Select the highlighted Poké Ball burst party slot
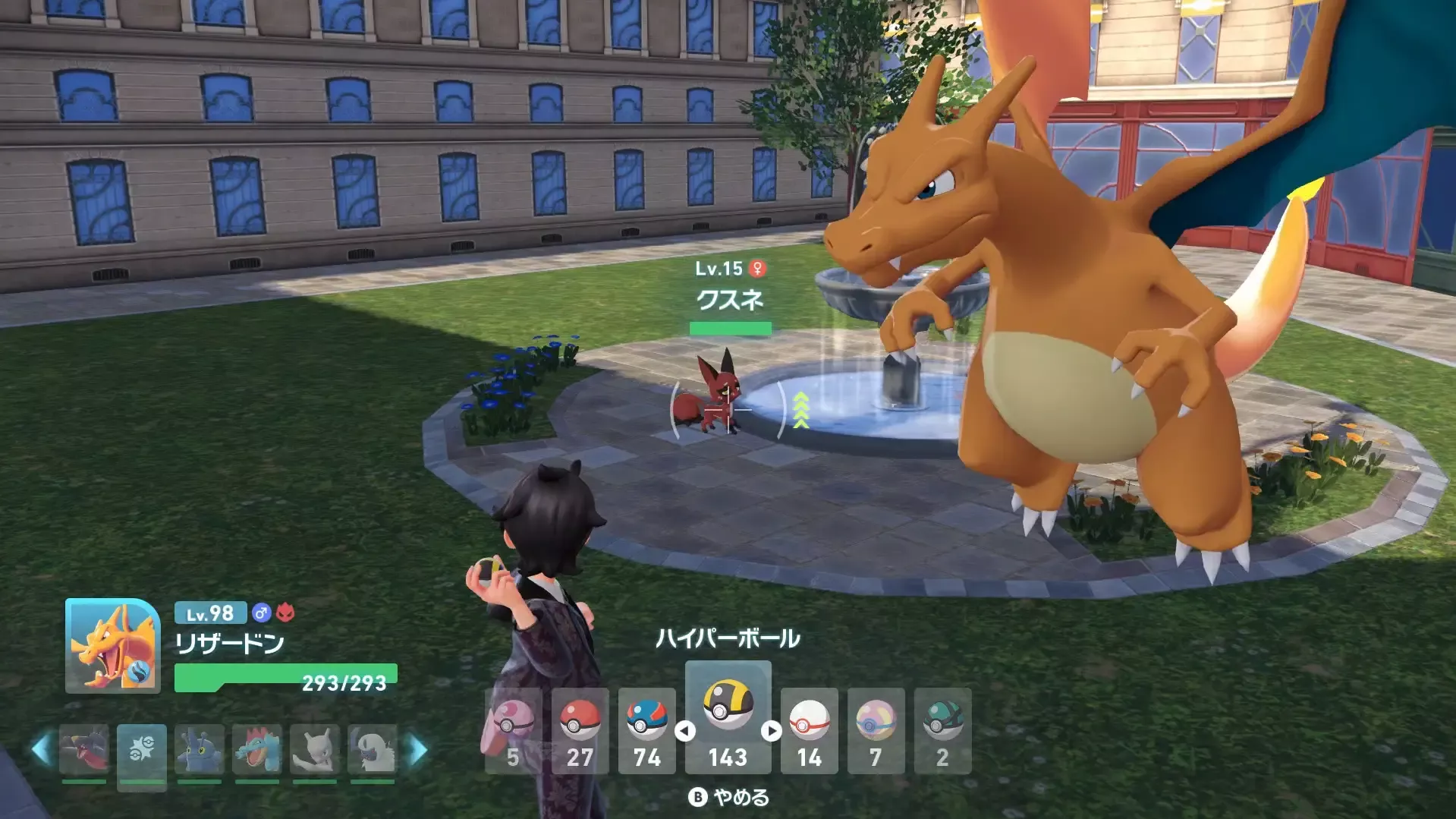Screen dimensions: 1456x819 pyautogui.click(x=141, y=750)
